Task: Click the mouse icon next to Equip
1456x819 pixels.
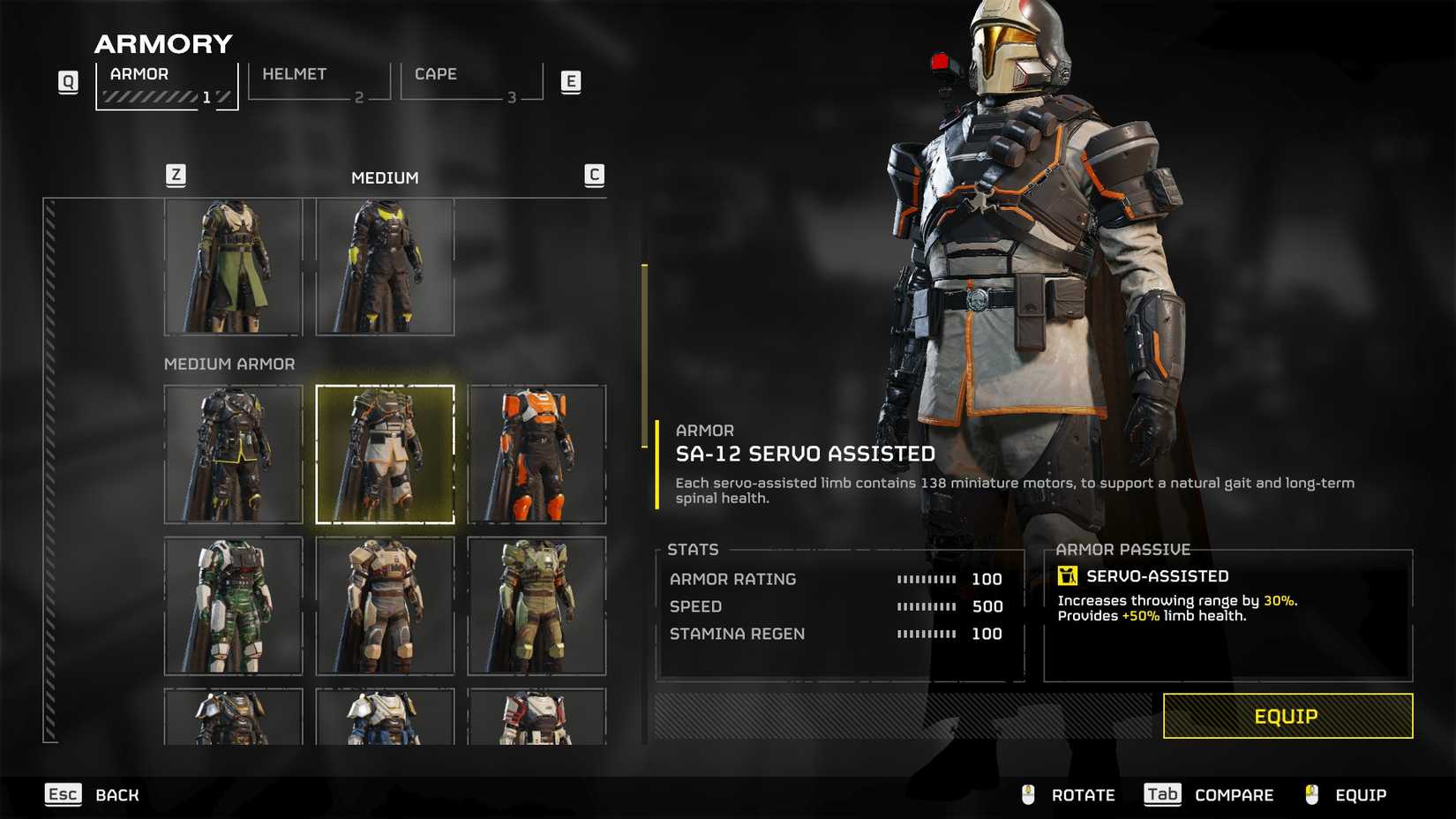Action: (1311, 794)
